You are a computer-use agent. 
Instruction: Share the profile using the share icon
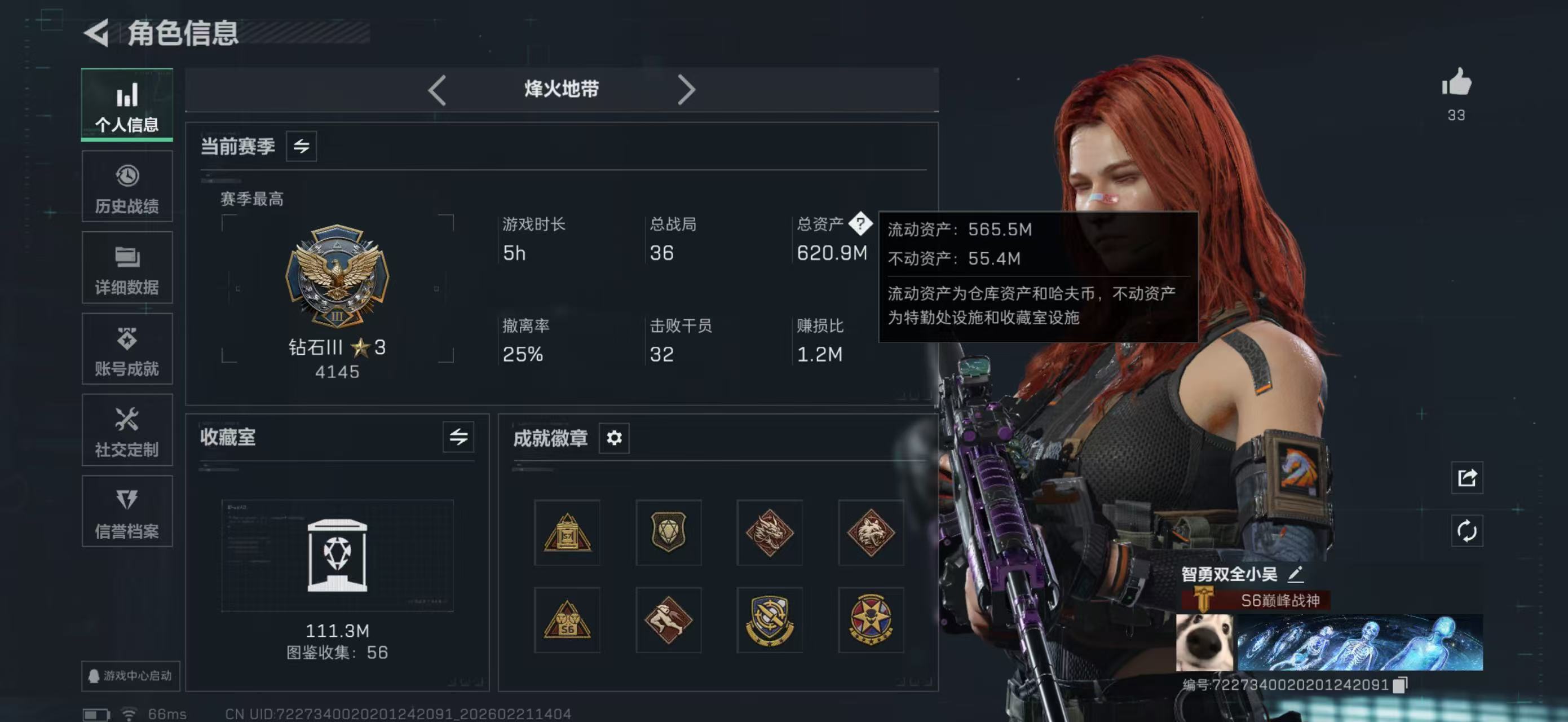[1467, 478]
